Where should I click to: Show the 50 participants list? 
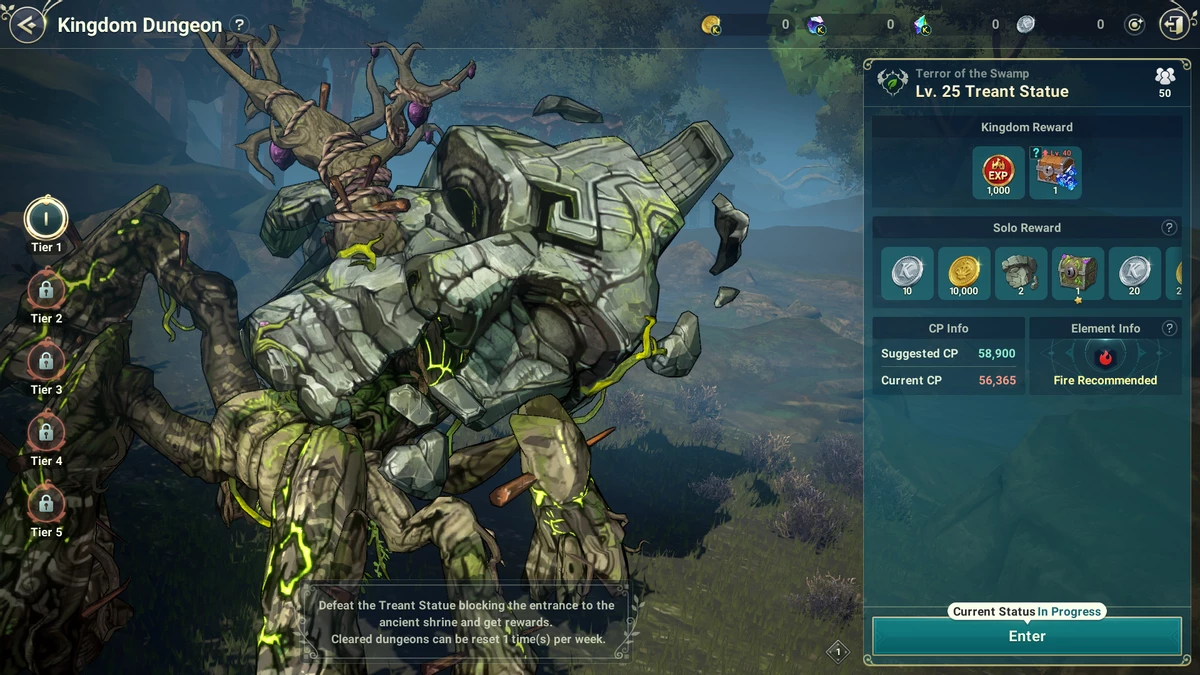point(1164,81)
